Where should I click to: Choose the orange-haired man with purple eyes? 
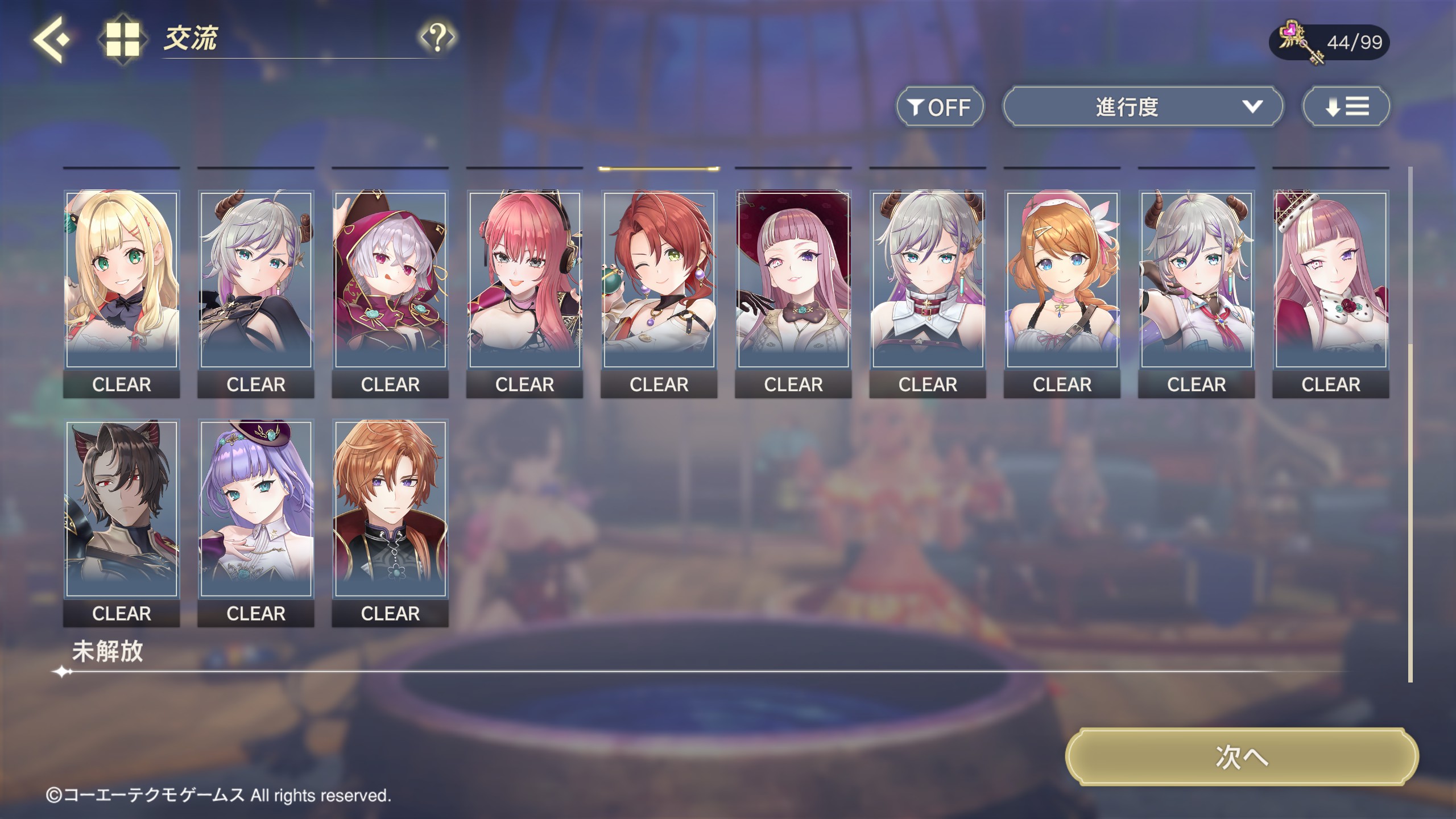pyautogui.click(x=390, y=509)
